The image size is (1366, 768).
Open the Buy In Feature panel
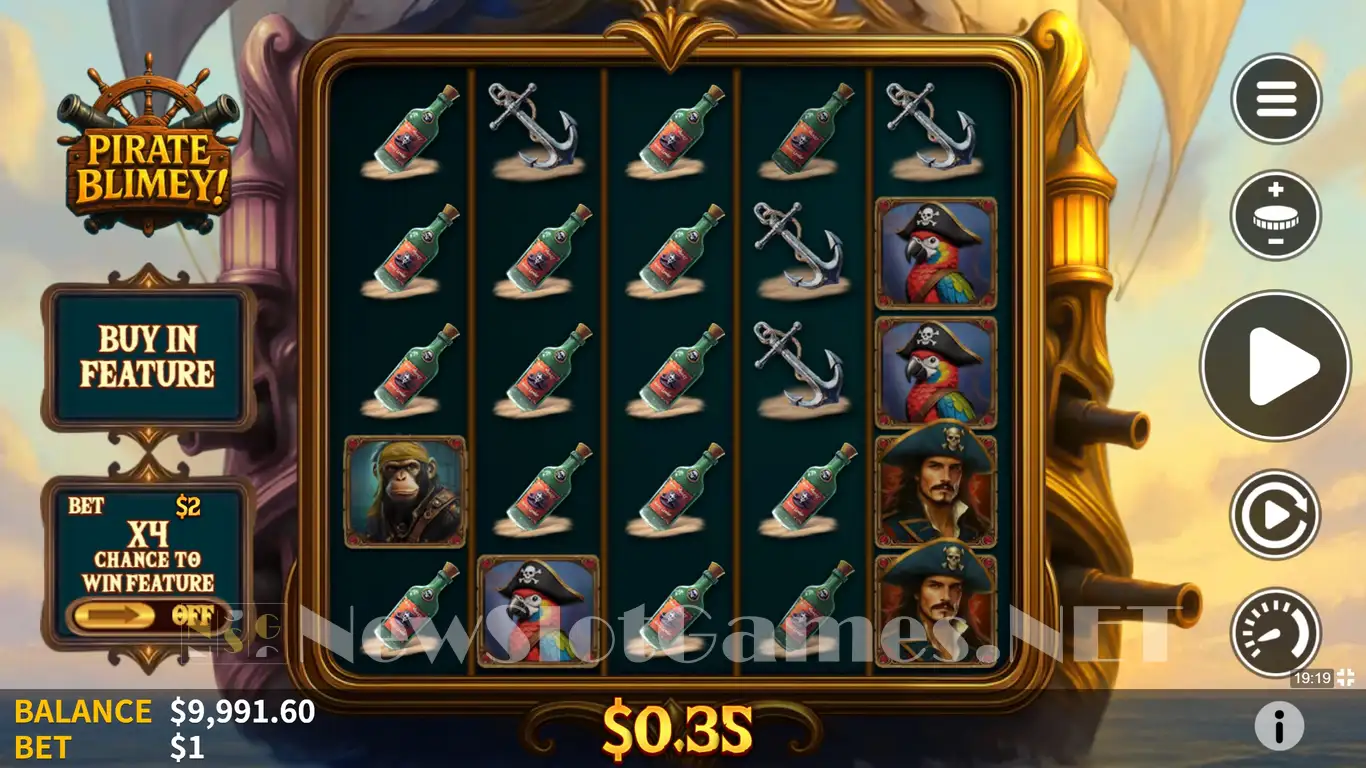(148, 357)
